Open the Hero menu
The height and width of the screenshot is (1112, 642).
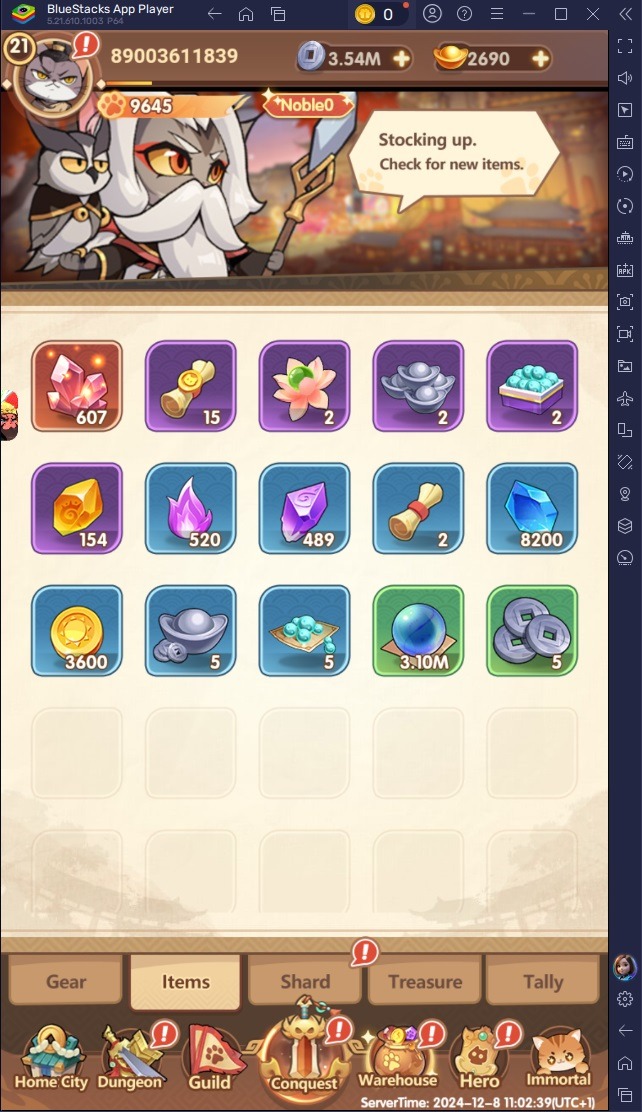478,1058
